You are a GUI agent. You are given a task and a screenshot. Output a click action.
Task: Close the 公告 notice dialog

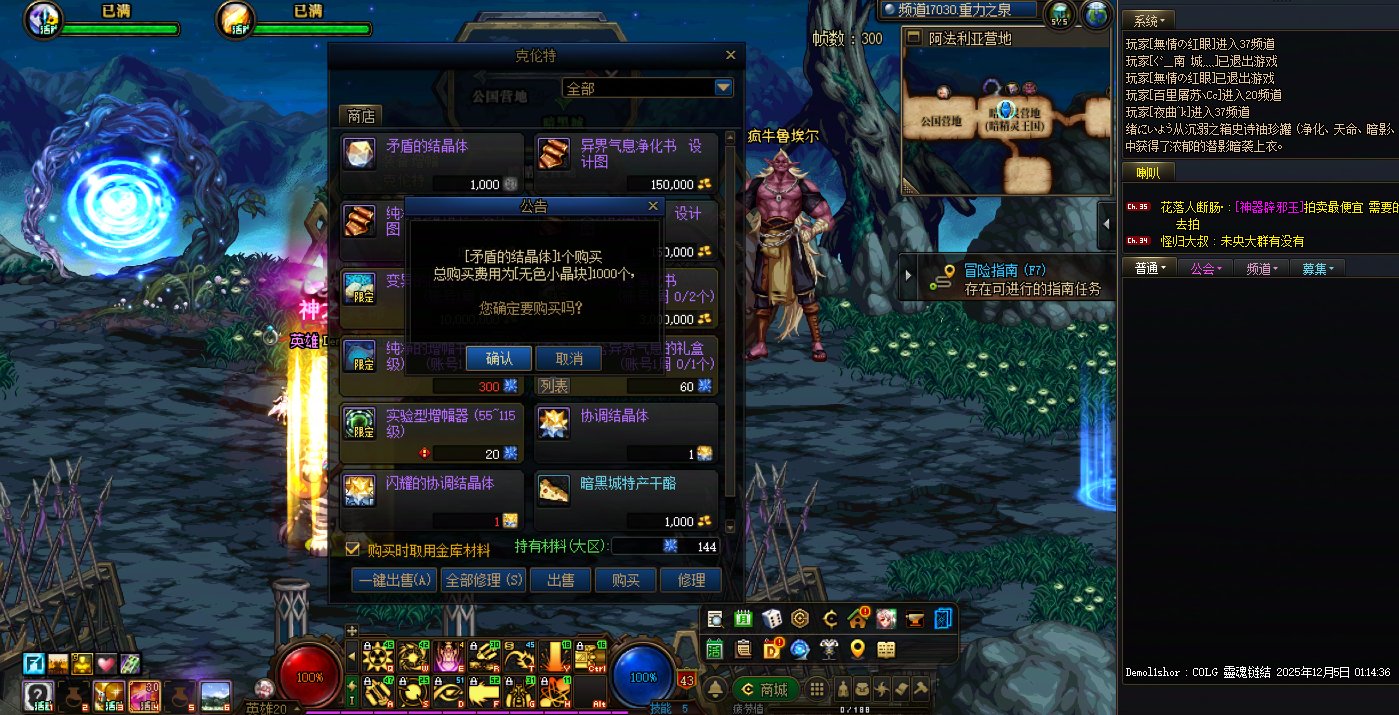coord(654,206)
